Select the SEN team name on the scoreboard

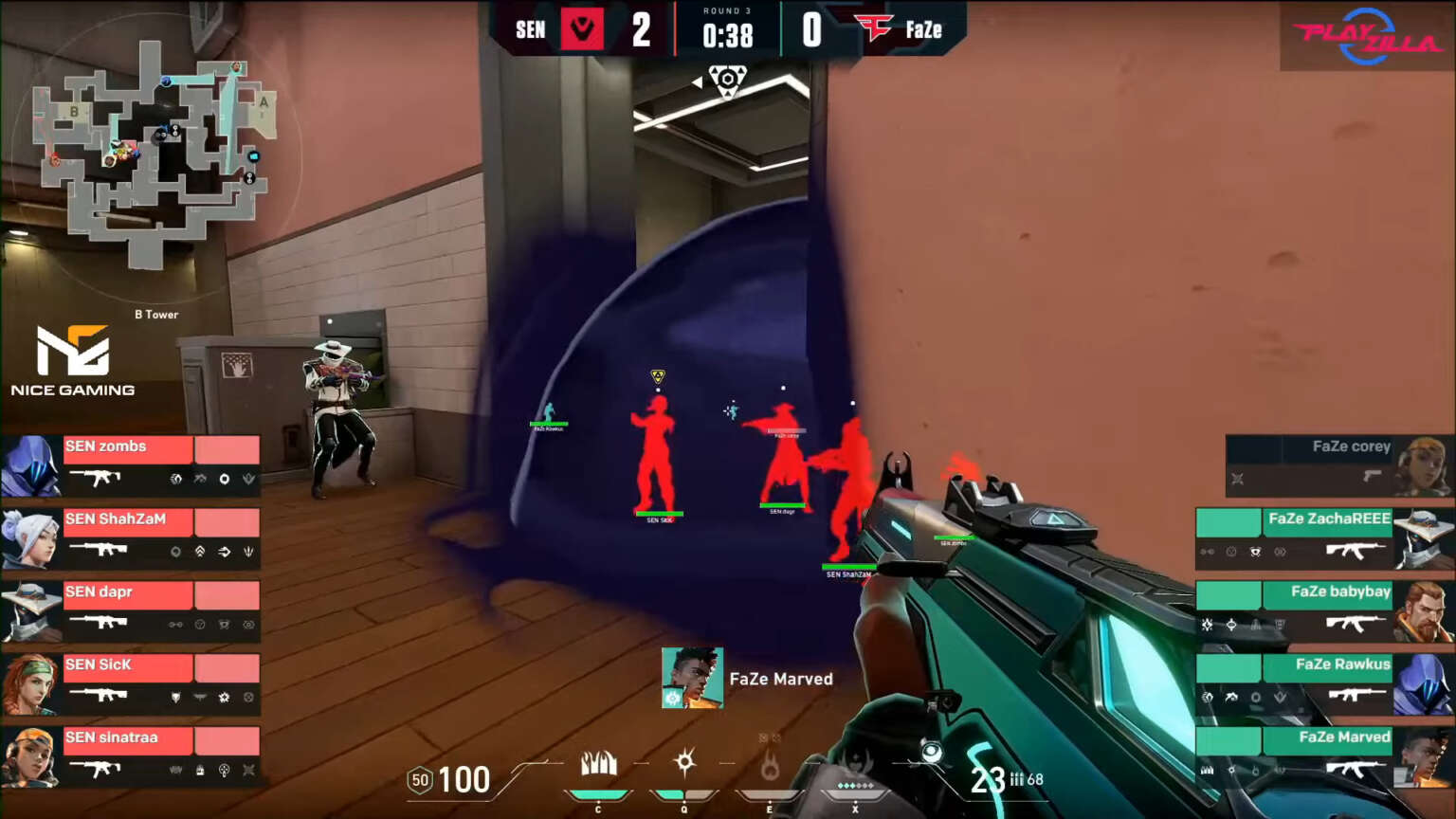tap(530, 29)
